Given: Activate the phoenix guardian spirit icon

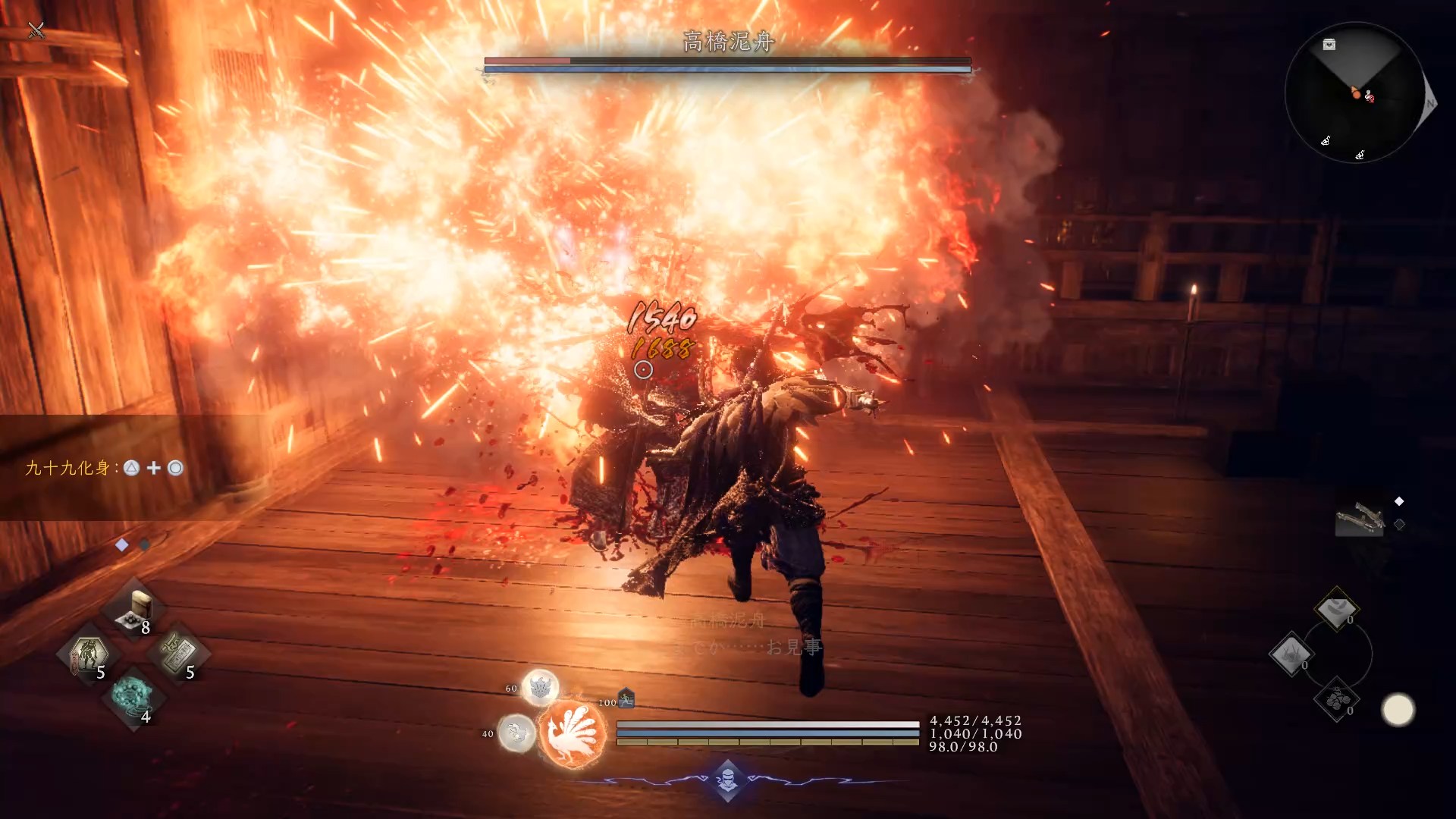Looking at the screenshot, I should pos(573,733).
